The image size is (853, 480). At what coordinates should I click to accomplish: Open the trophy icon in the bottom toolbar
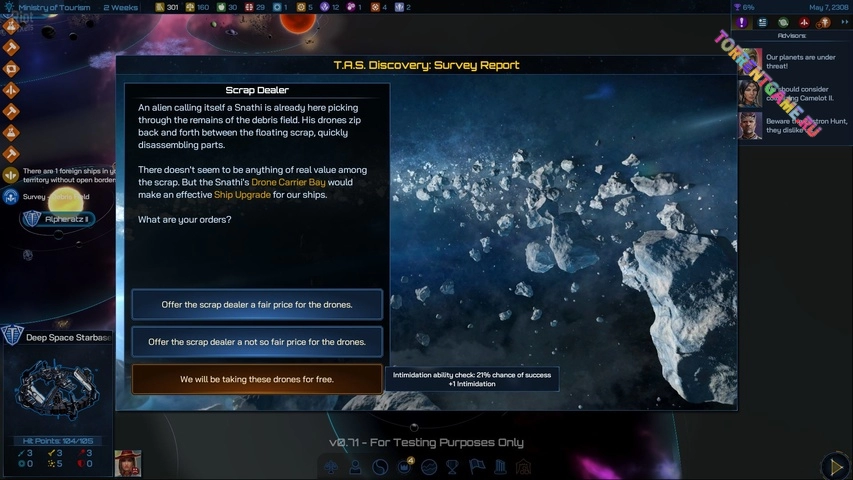point(452,467)
